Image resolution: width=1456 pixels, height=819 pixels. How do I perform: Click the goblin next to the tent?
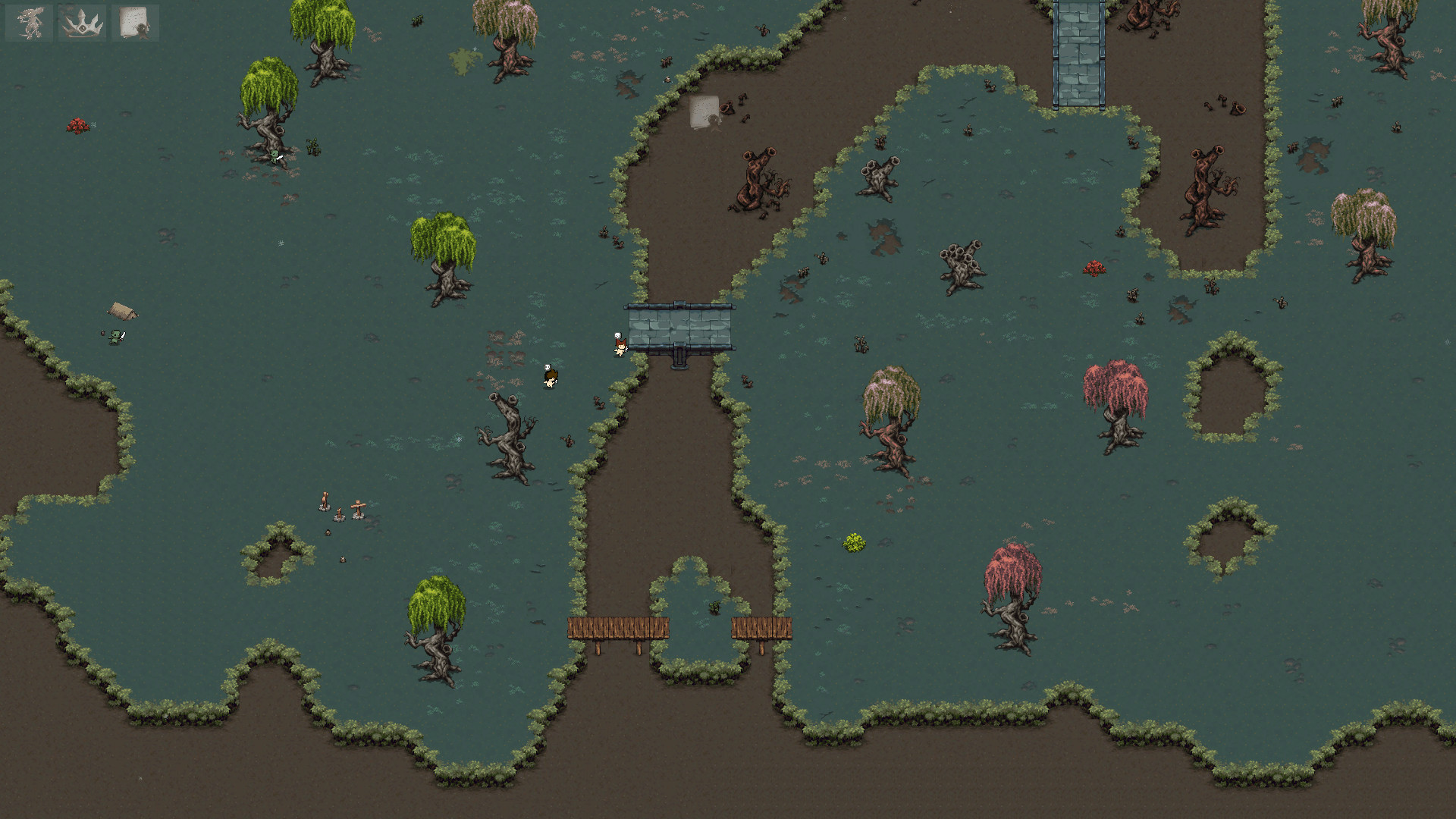click(114, 334)
